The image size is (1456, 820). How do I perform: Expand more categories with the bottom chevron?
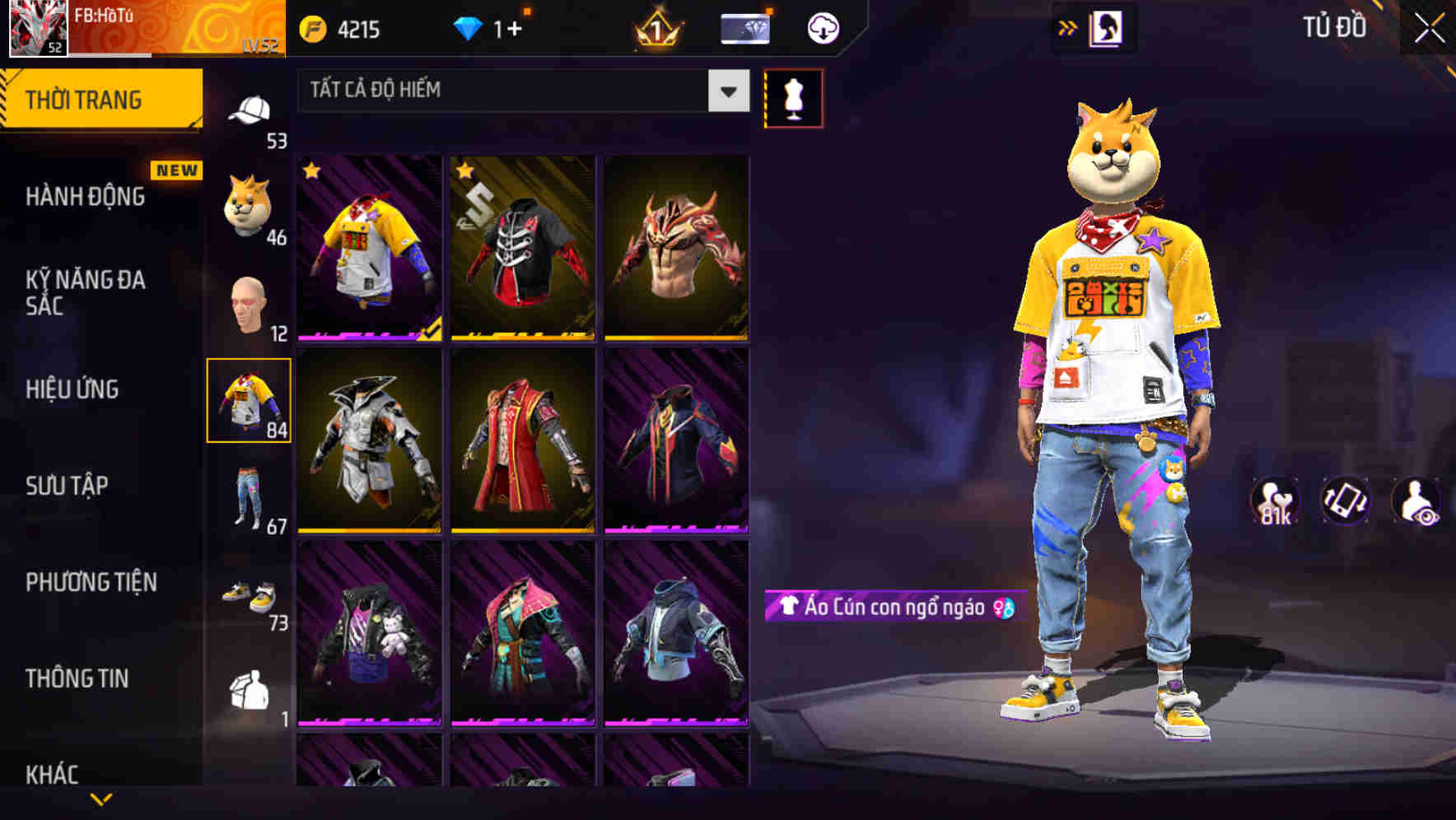point(100,800)
